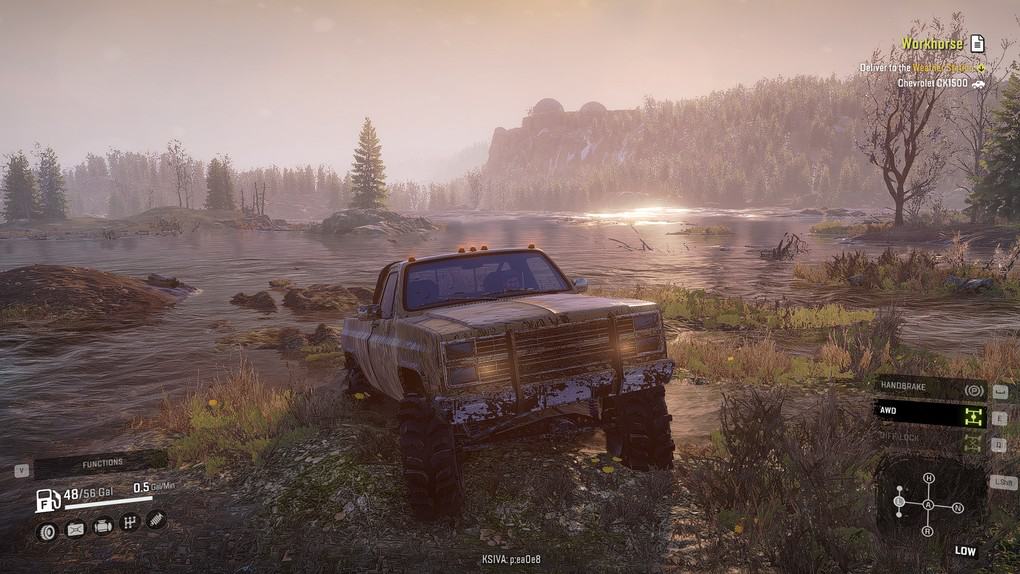Select the Workhorse task tracker title
This screenshot has height=574, width=1020.
pos(932,44)
